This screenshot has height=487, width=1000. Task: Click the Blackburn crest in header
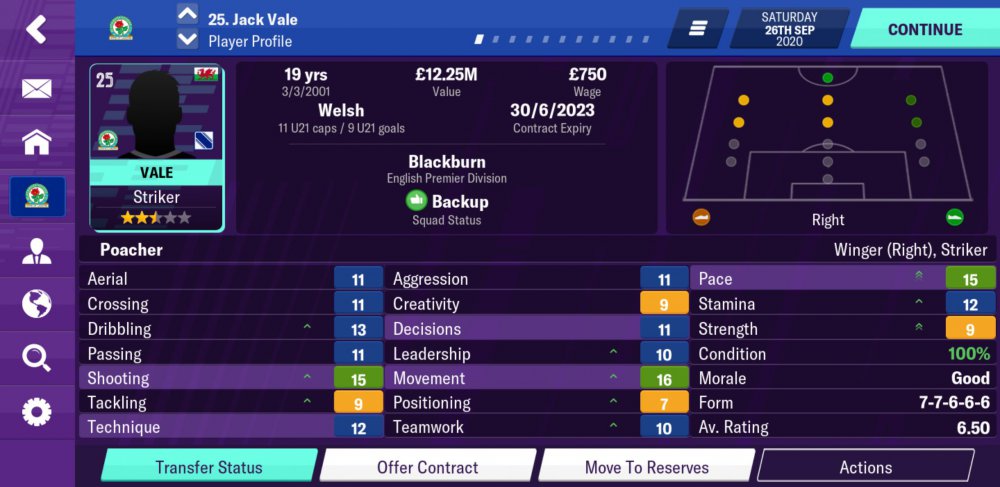[x=121, y=28]
